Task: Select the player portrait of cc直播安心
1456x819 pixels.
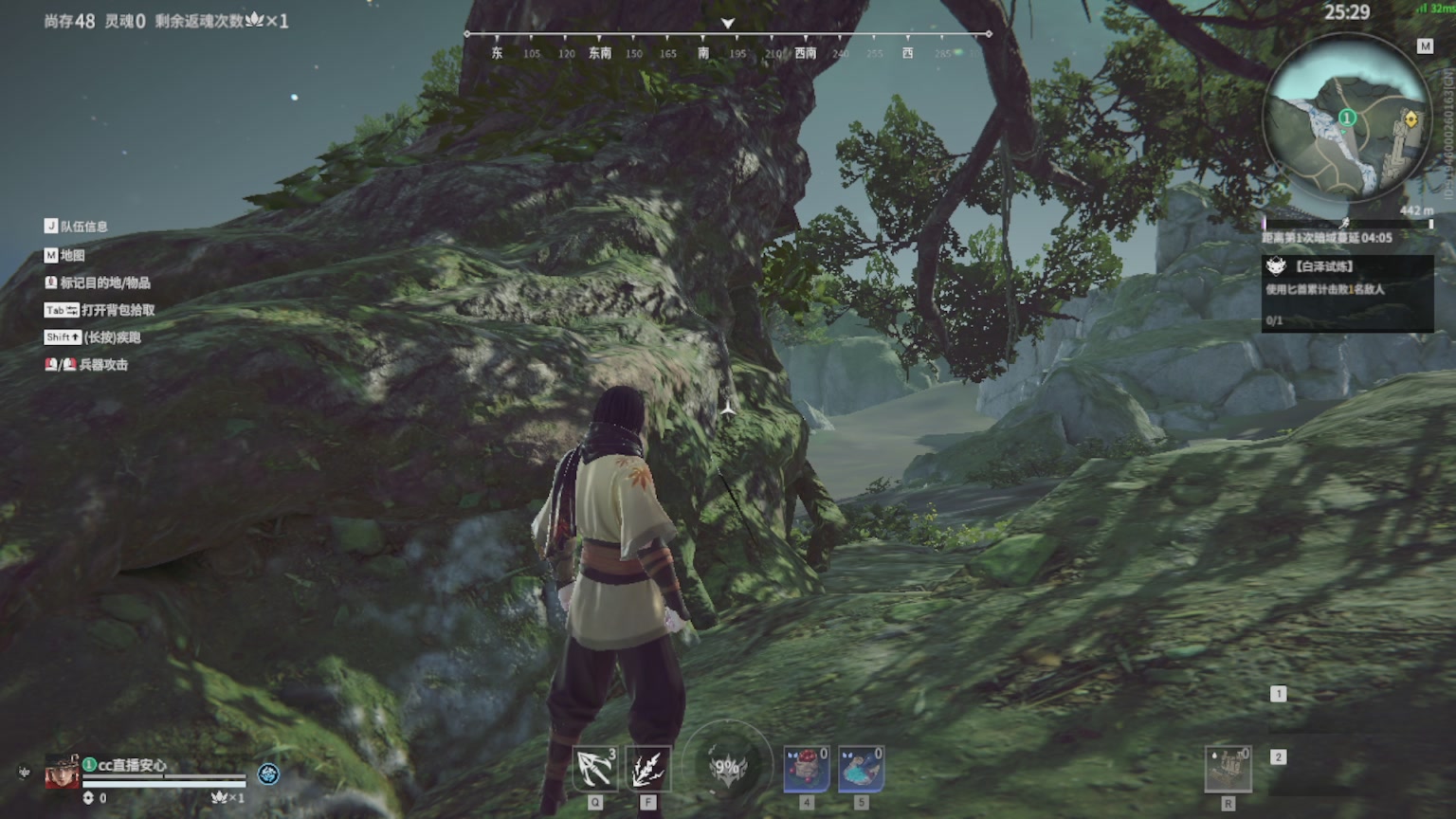Action: point(62,773)
